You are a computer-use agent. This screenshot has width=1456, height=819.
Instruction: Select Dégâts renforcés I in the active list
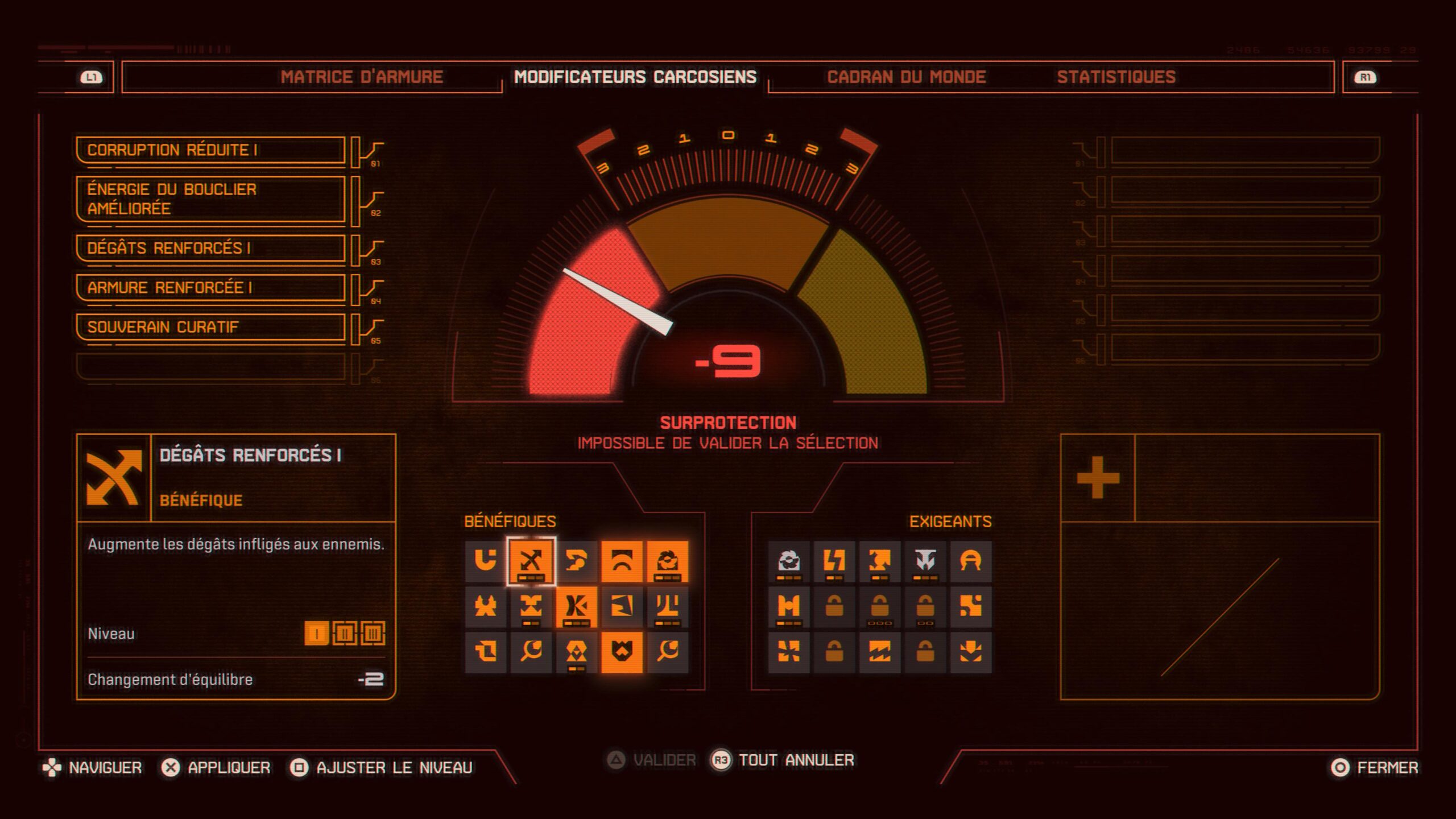click(x=210, y=249)
